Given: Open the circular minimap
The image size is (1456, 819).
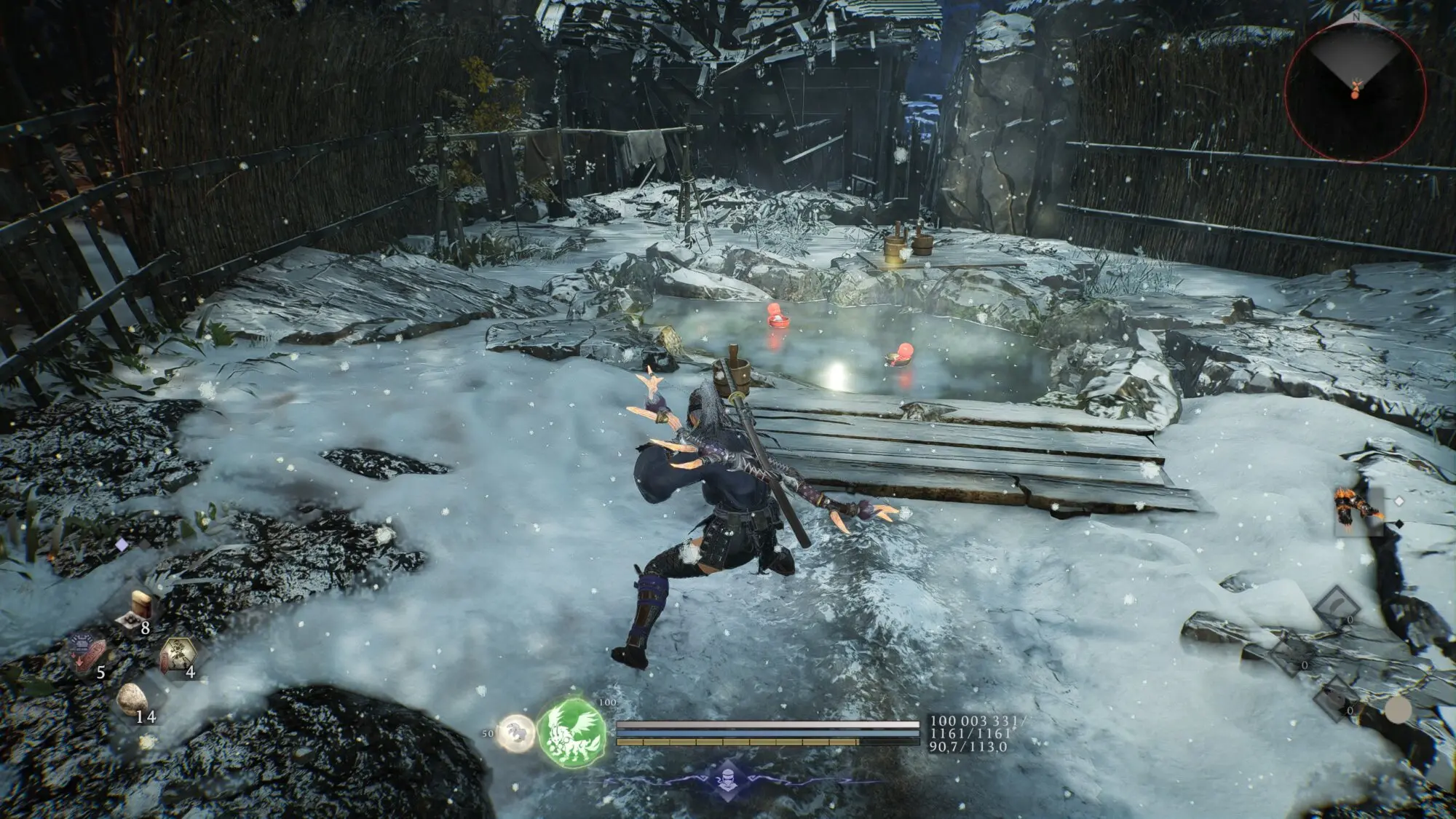Looking at the screenshot, I should (x=1355, y=86).
